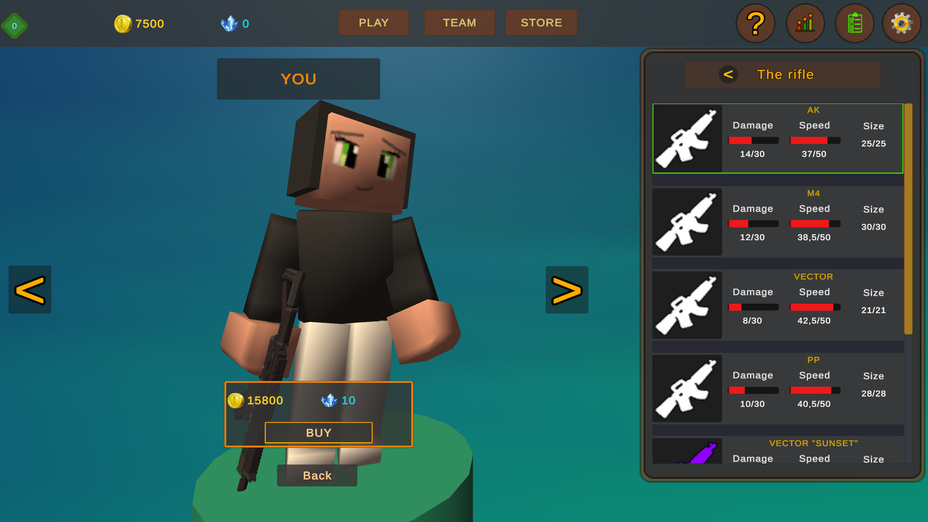Pick the VECTOR weapon entry

pos(777,305)
